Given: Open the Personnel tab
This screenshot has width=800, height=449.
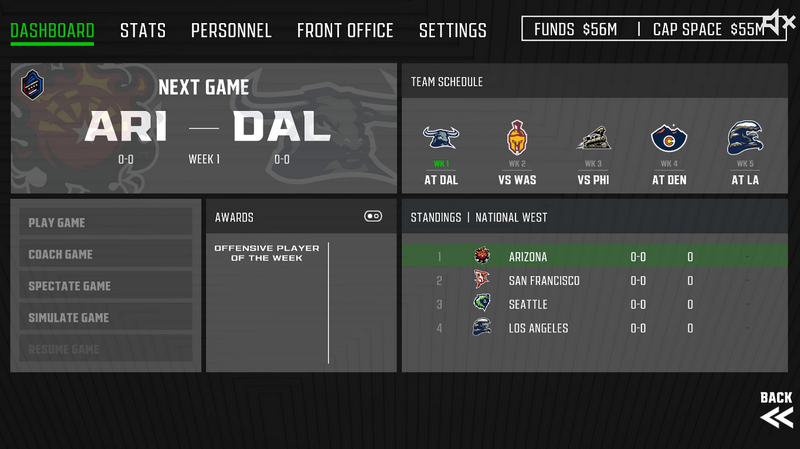Looking at the screenshot, I should coord(231,31).
